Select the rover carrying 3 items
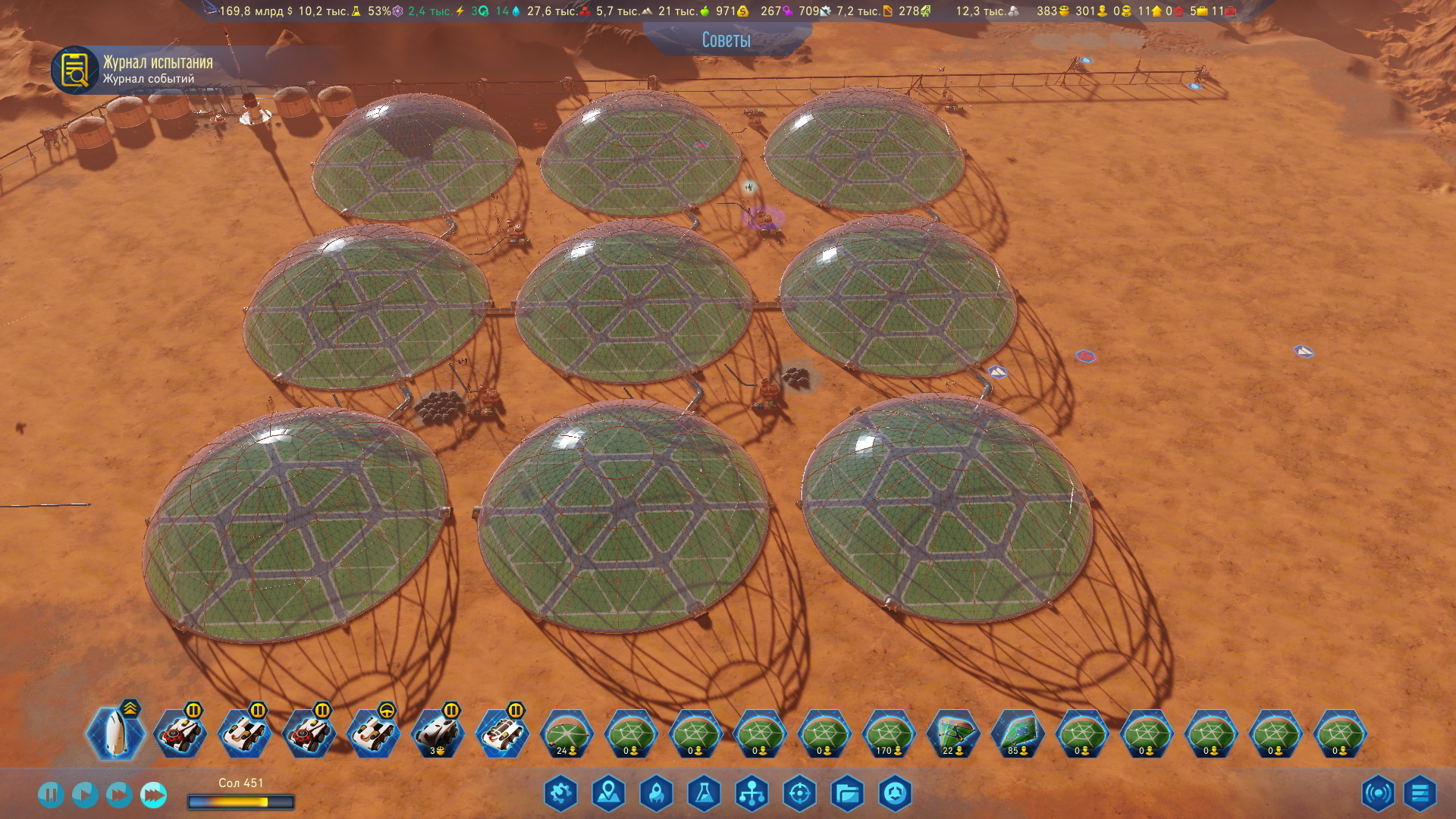This screenshot has height=819, width=1456. pos(438,733)
